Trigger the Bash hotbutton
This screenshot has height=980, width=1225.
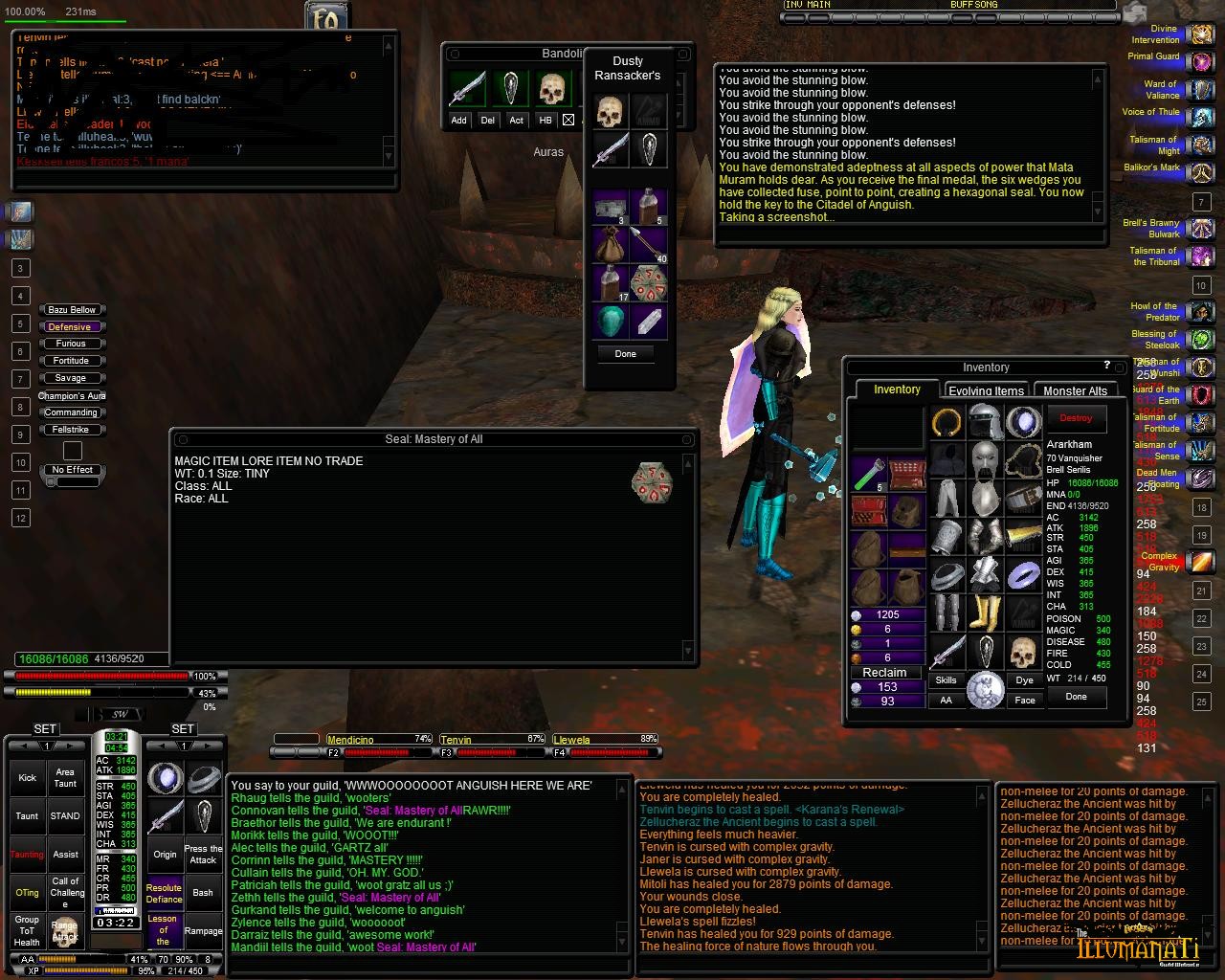click(x=203, y=893)
